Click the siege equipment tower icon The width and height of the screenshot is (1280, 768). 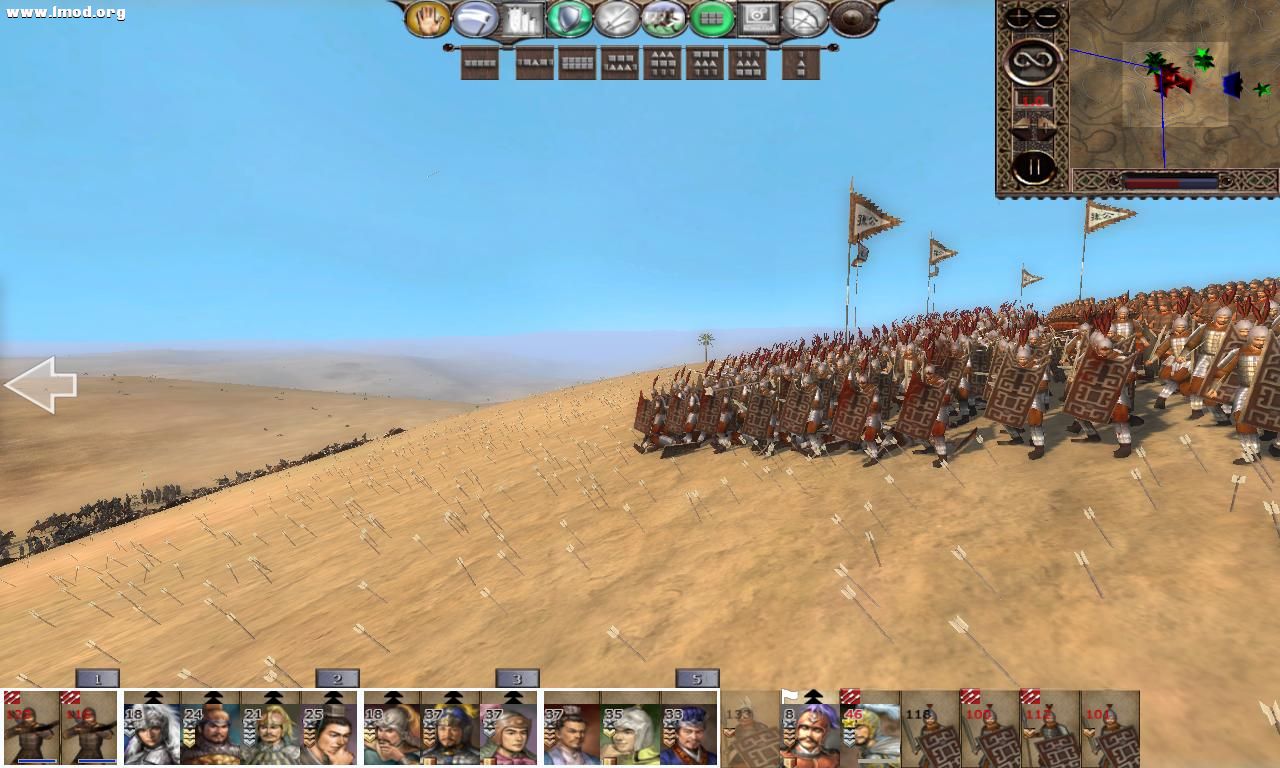tap(520, 18)
